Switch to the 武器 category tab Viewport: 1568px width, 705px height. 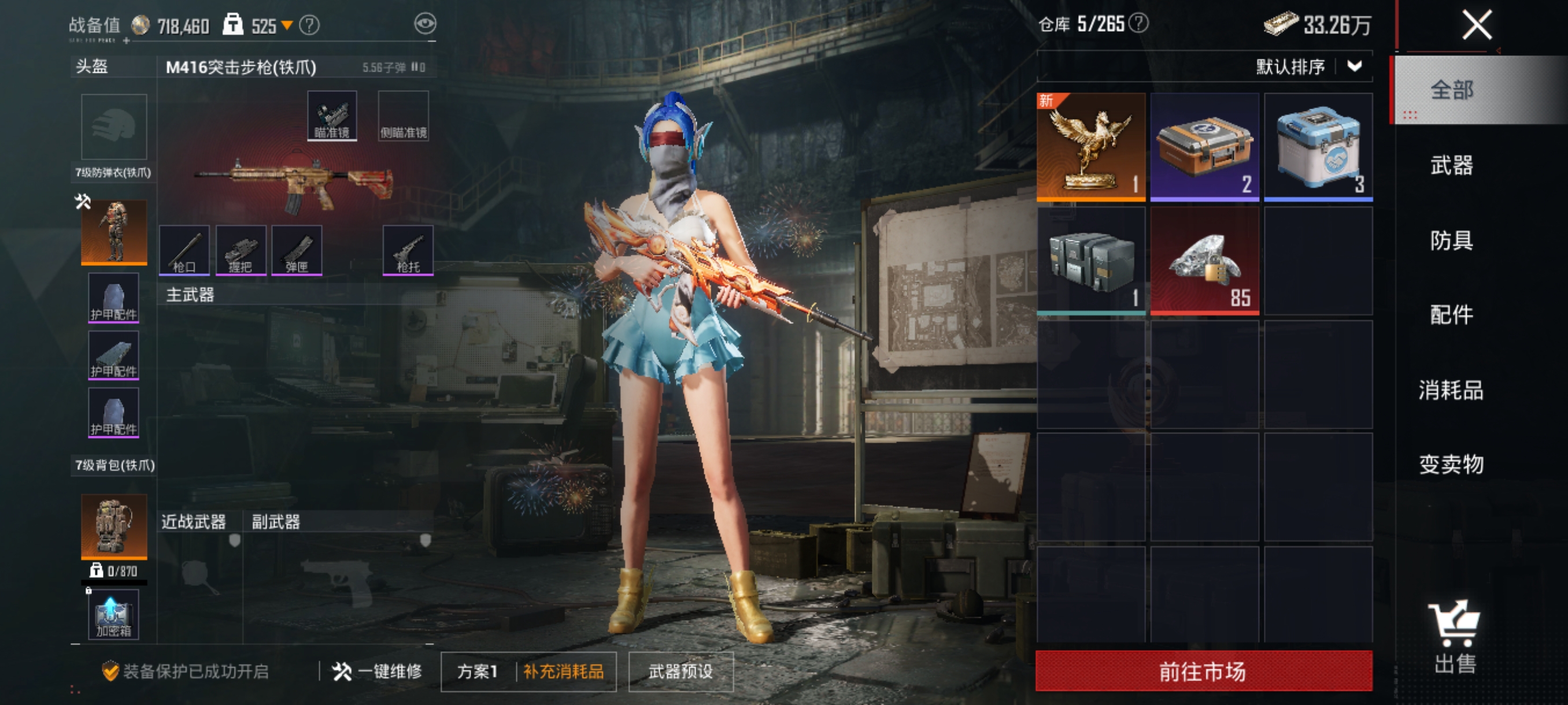click(1451, 165)
